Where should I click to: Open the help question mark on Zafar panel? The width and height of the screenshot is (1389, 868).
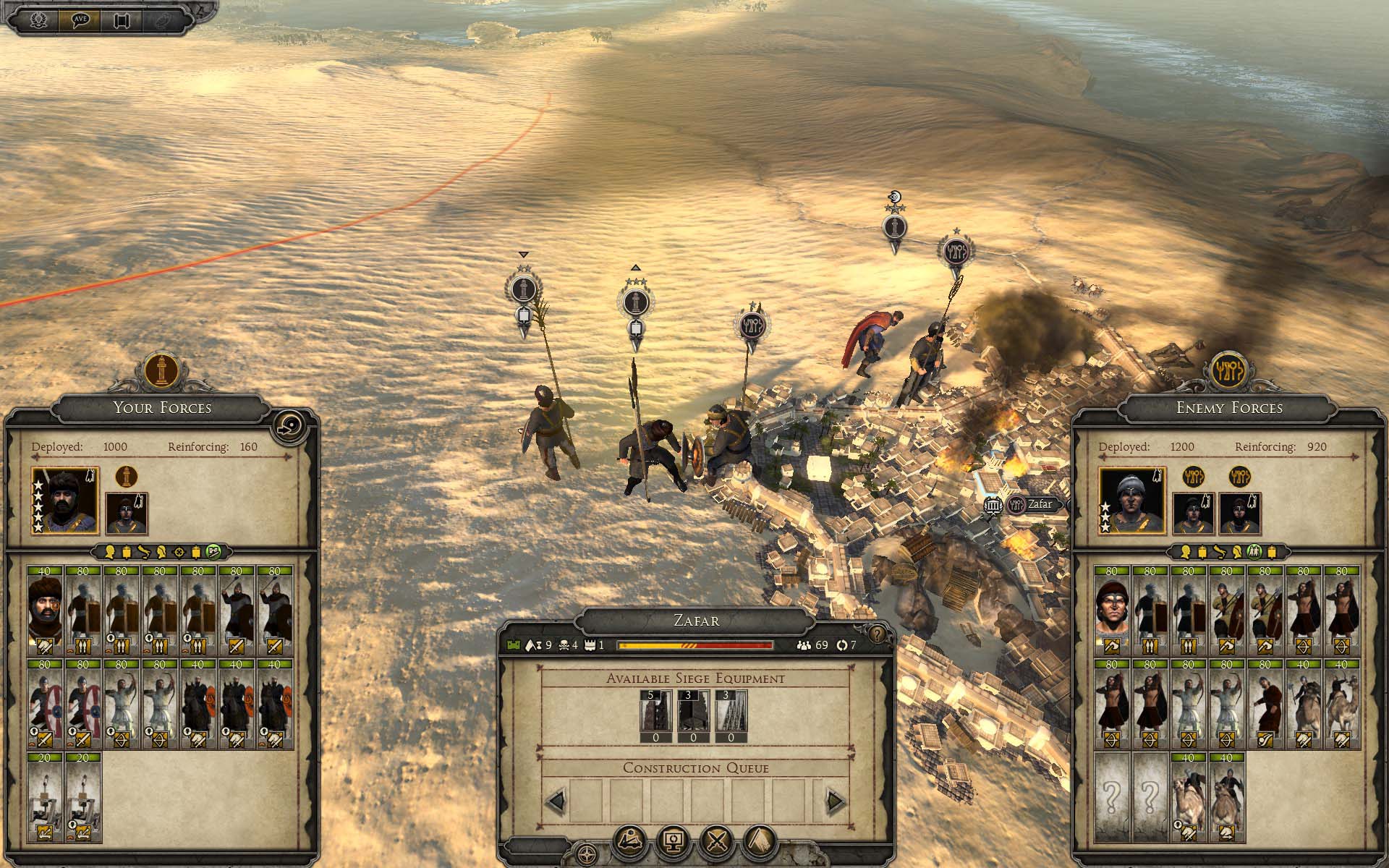pos(877,634)
